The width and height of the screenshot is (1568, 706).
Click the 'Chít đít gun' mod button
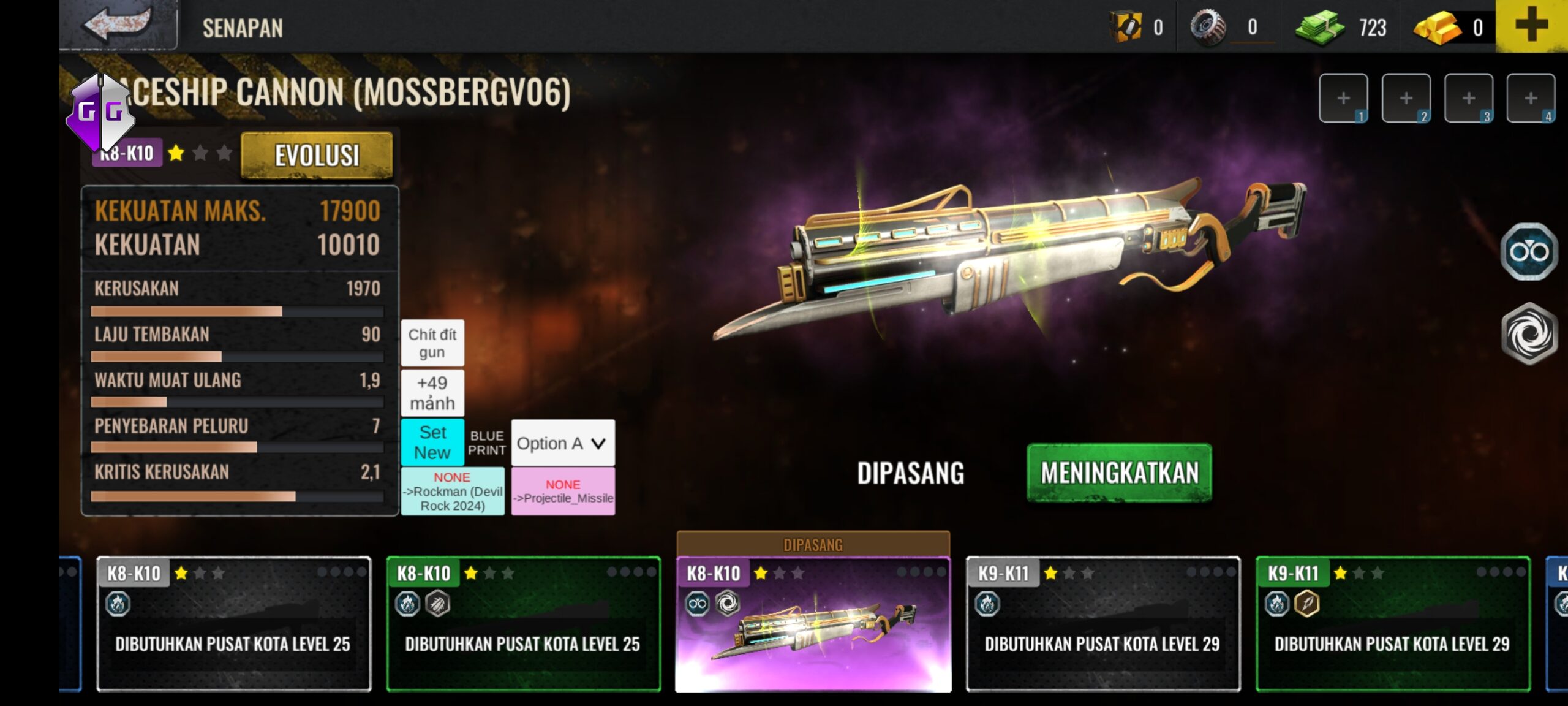[x=432, y=343]
